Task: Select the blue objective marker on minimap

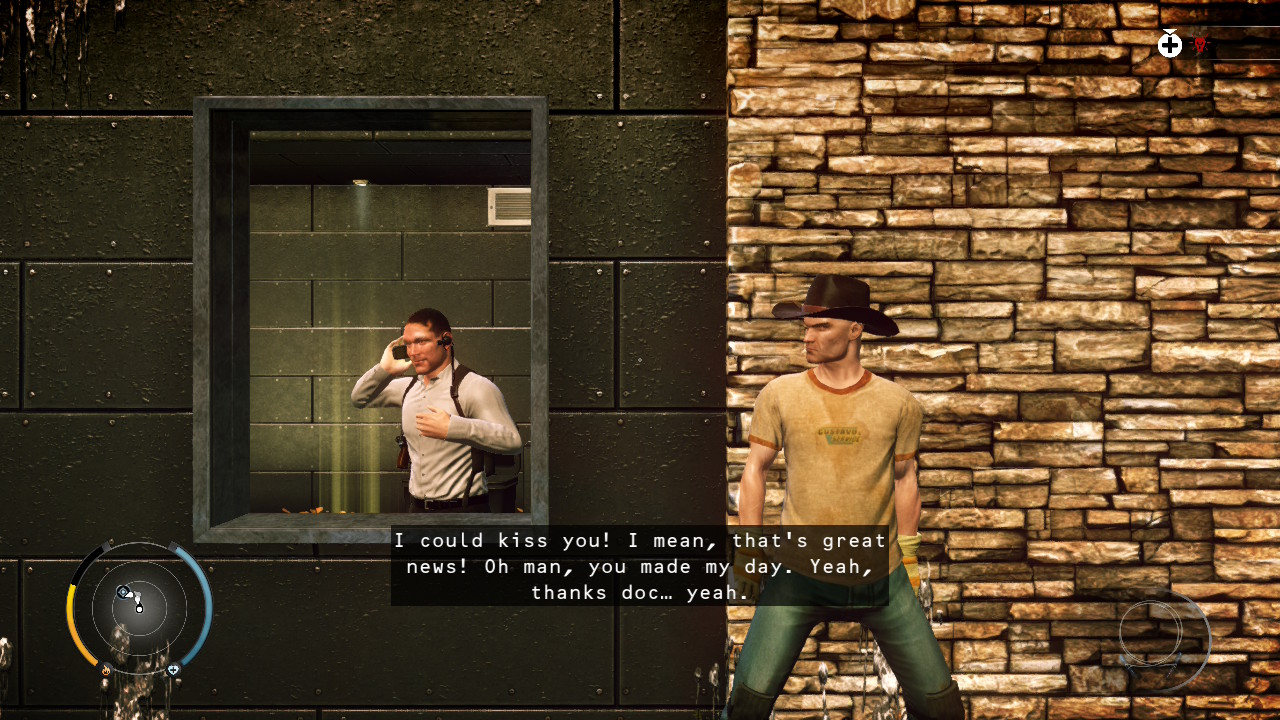Action: tap(123, 592)
